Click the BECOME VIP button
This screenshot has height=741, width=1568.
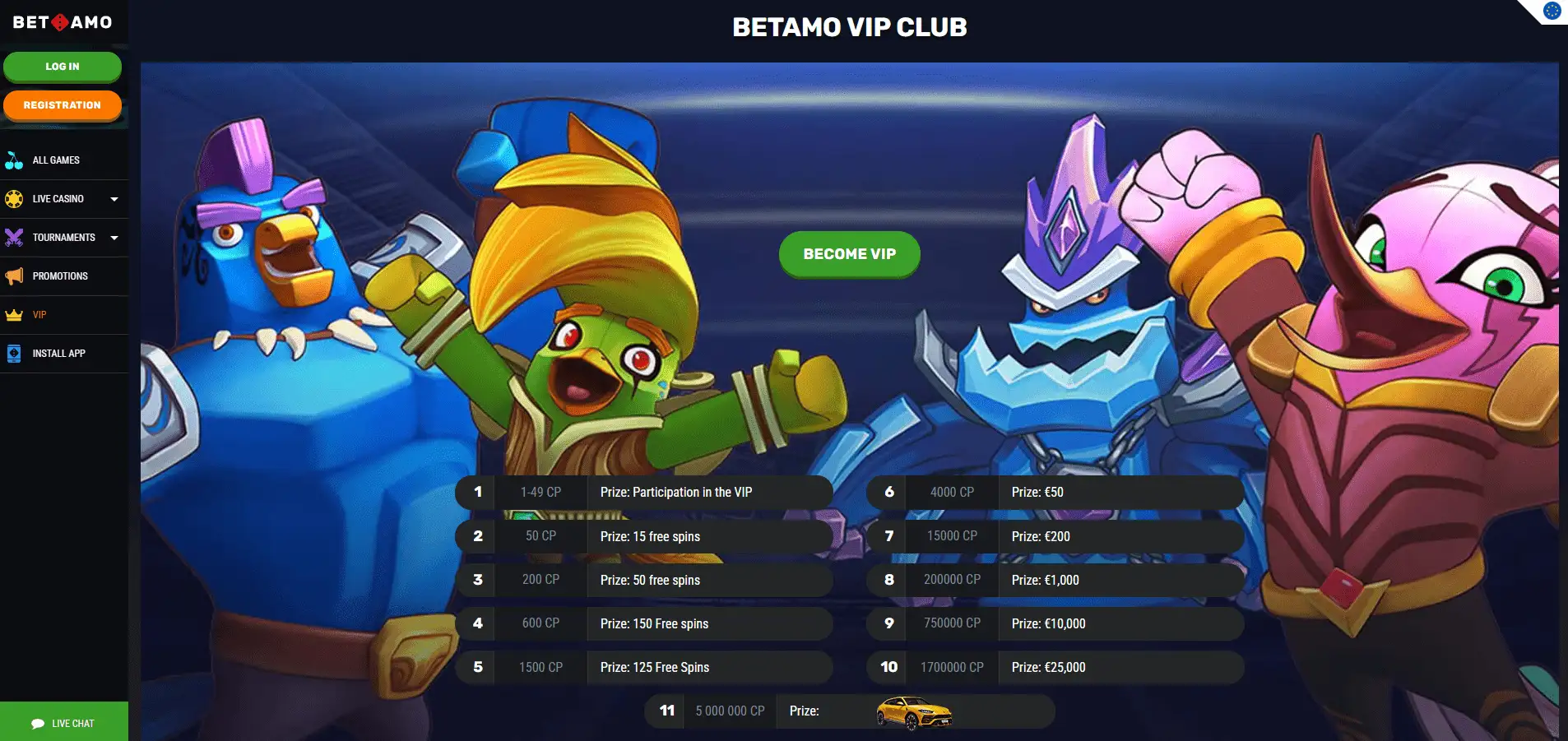(849, 254)
